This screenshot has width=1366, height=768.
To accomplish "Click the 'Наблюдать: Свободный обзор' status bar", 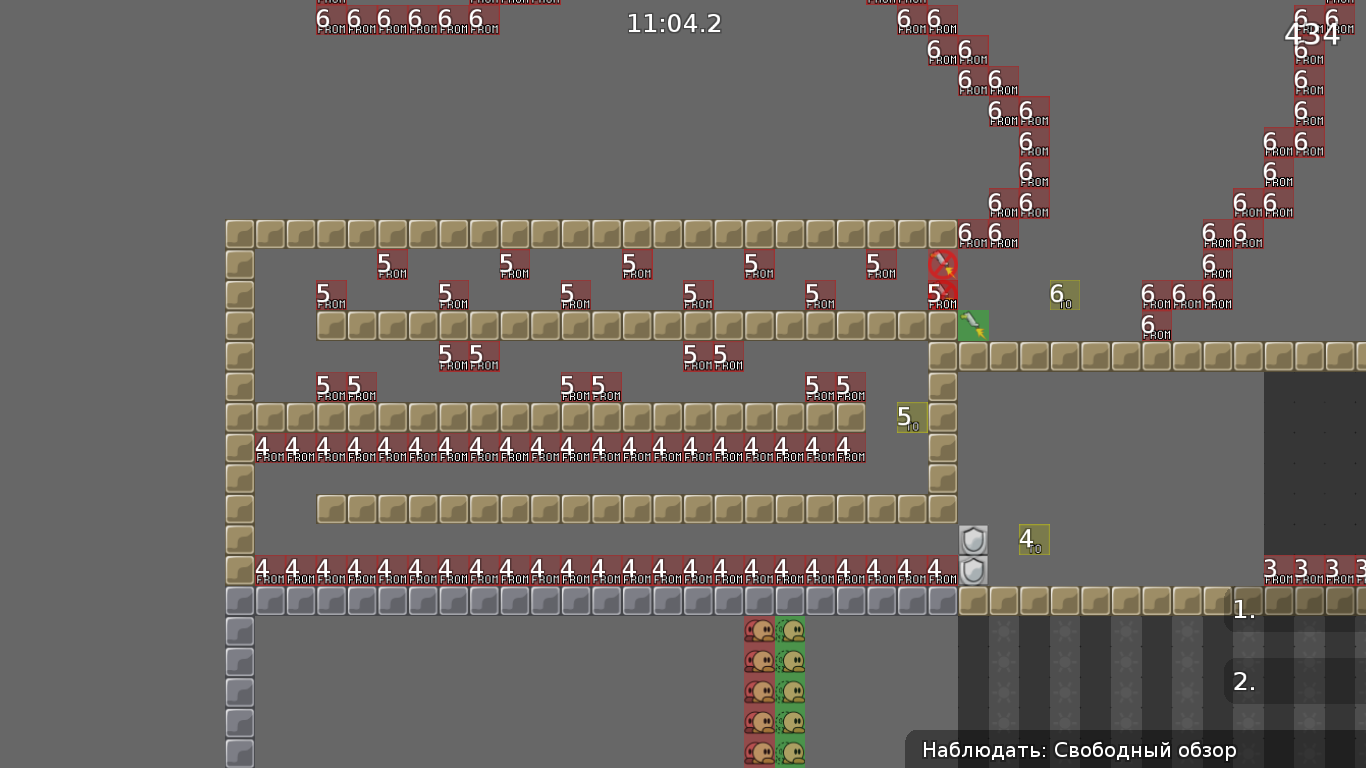I will pyautogui.click(x=1078, y=750).
